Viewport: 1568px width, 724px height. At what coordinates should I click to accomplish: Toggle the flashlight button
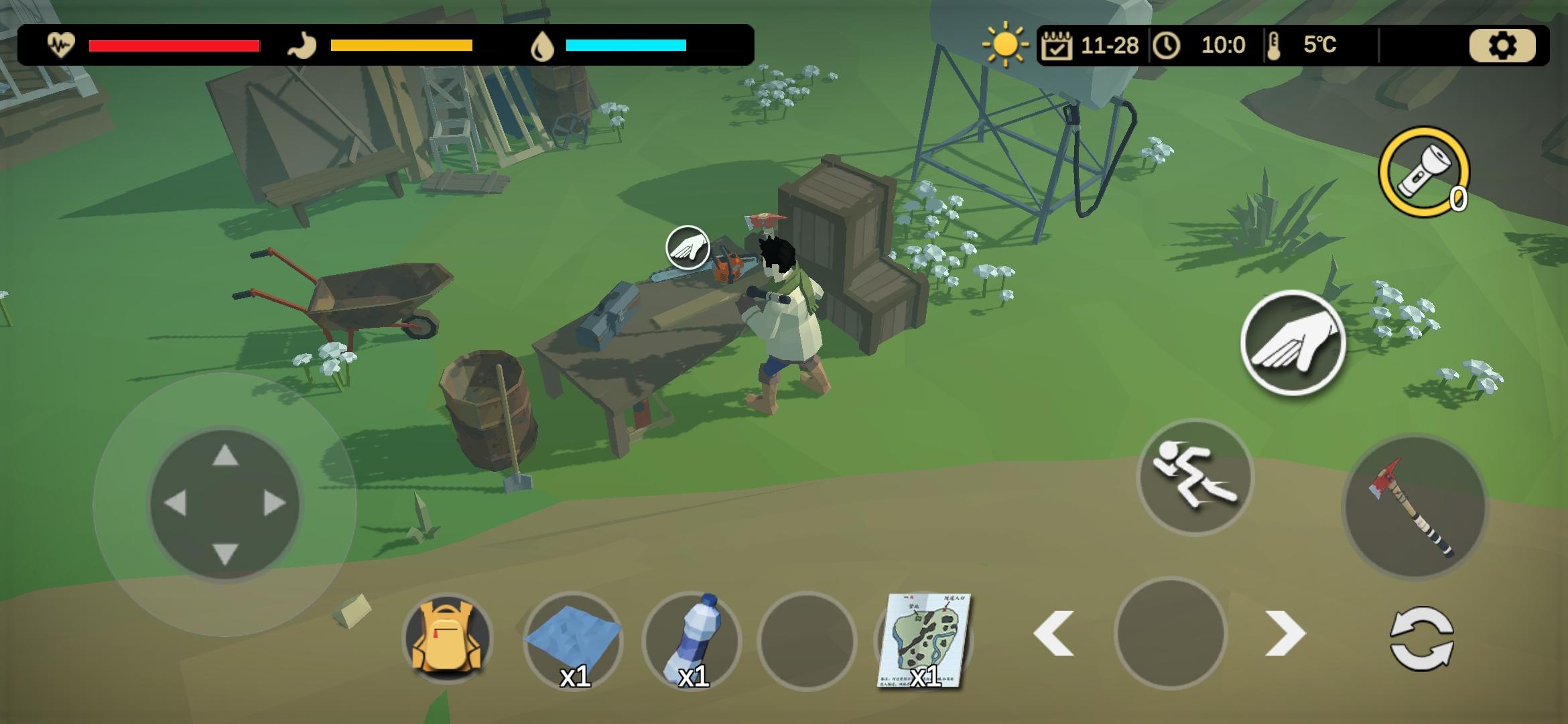coord(1423,172)
